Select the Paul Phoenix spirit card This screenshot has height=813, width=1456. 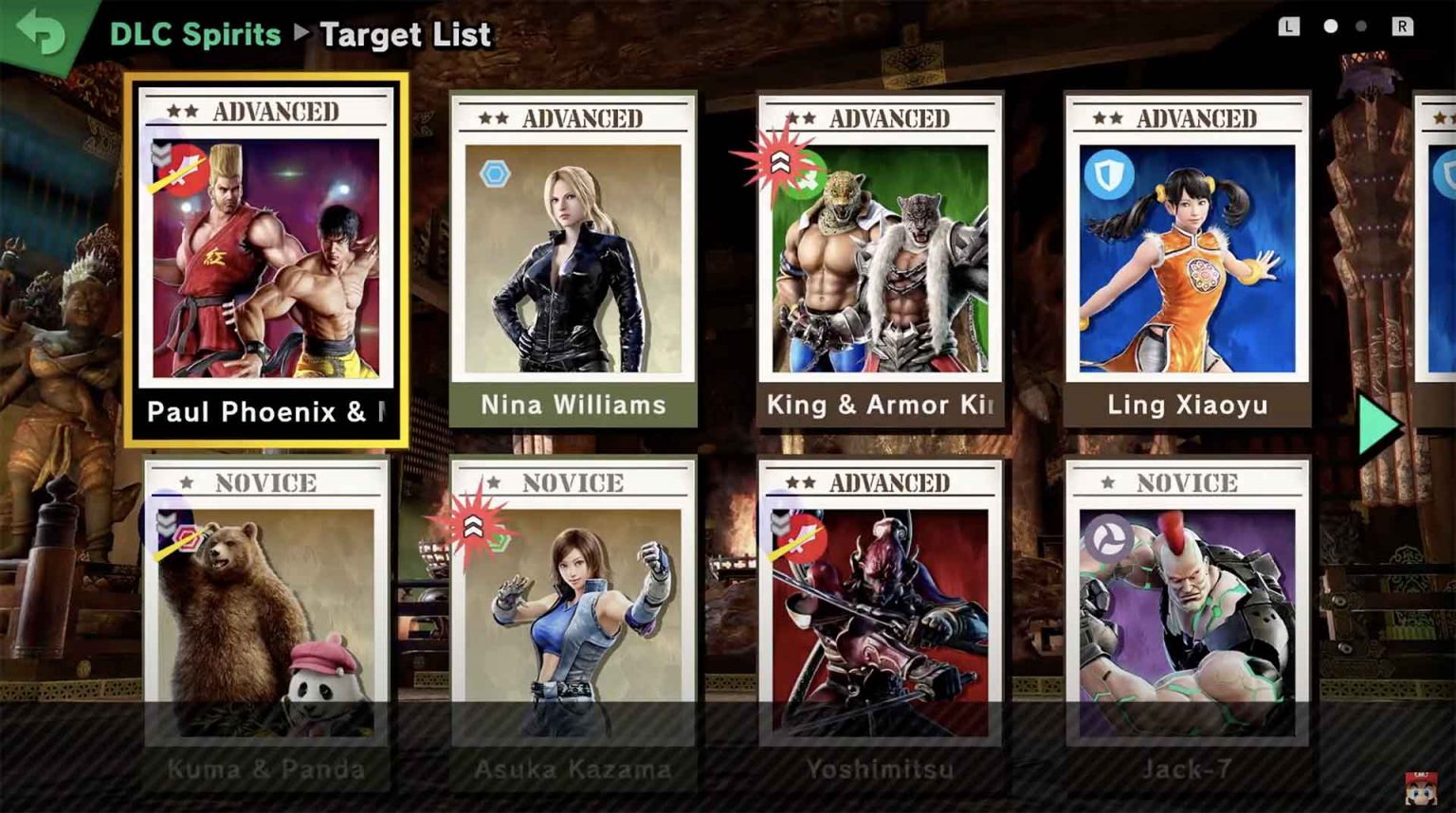pyautogui.click(x=266, y=258)
